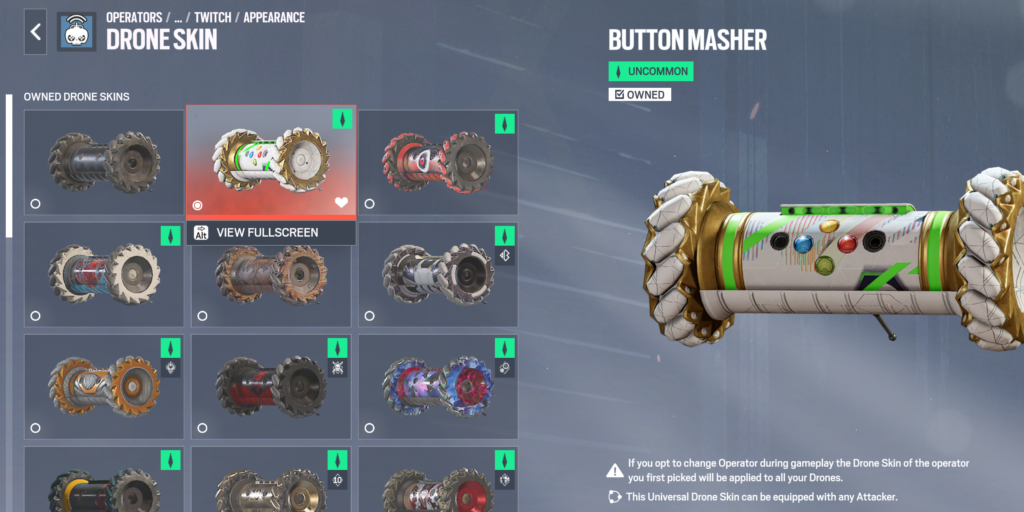The image size is (1024, 512).
Task: Choose the default dark grey drone skin
Action: pos(104,160)
